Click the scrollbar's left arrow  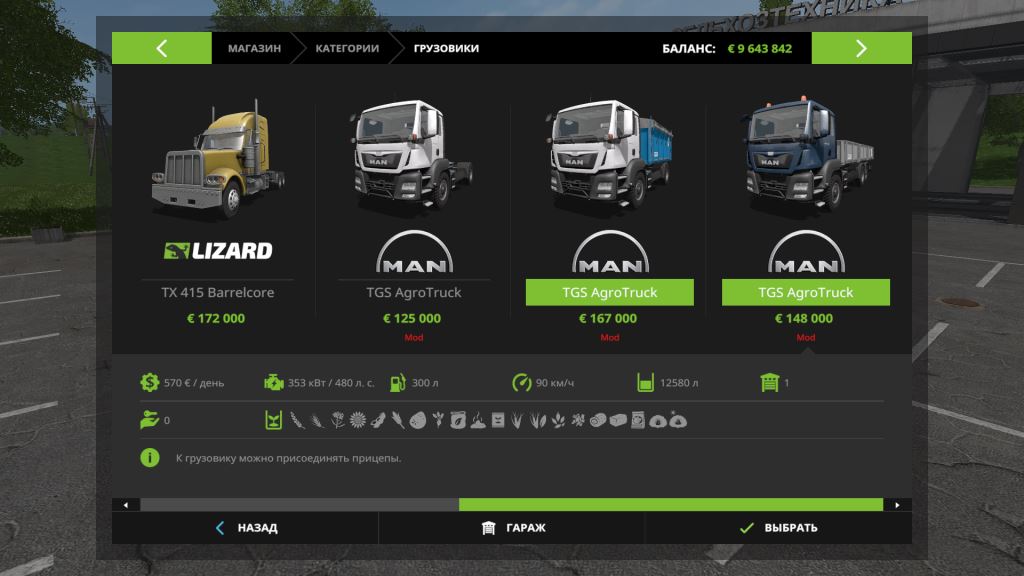(x=125, y=505)
